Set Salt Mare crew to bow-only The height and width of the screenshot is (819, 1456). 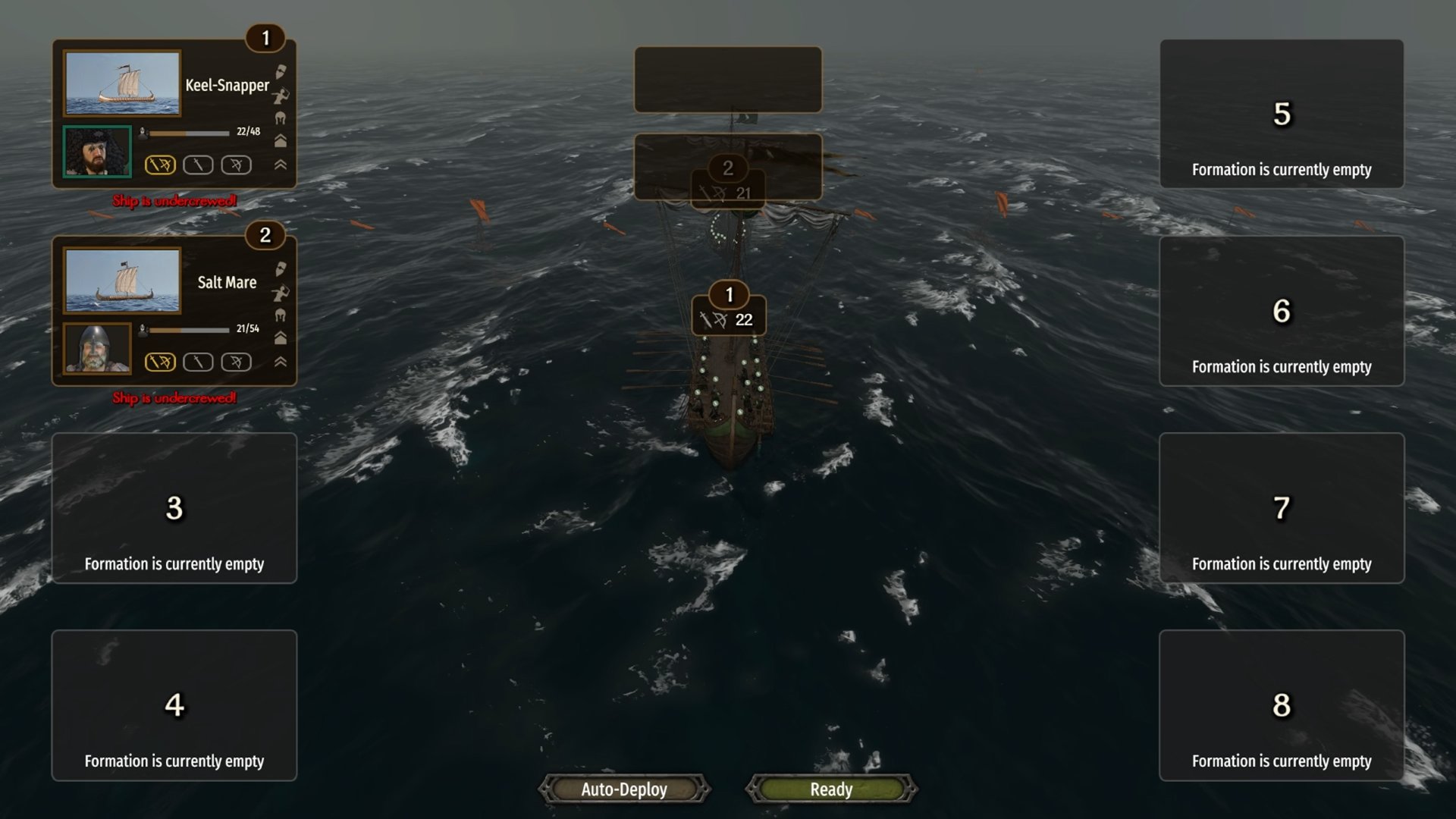point(236,362)
